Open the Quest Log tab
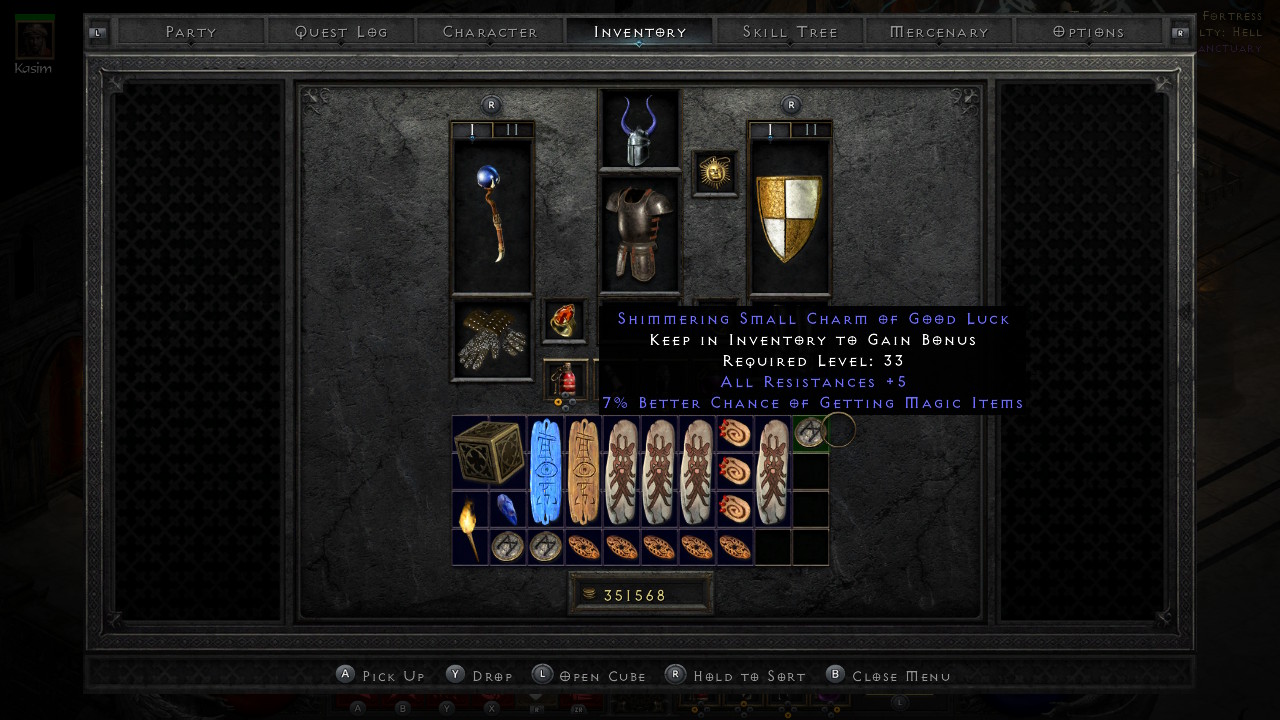 pyautogui.click(x=341, y=32)
